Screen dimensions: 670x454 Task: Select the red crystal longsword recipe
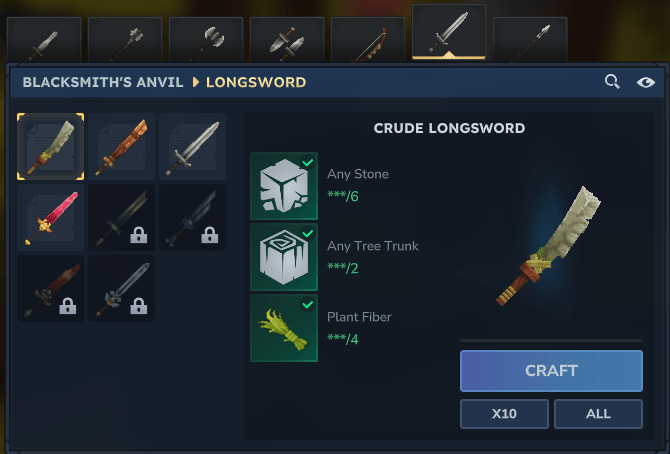tap(51, 217)
